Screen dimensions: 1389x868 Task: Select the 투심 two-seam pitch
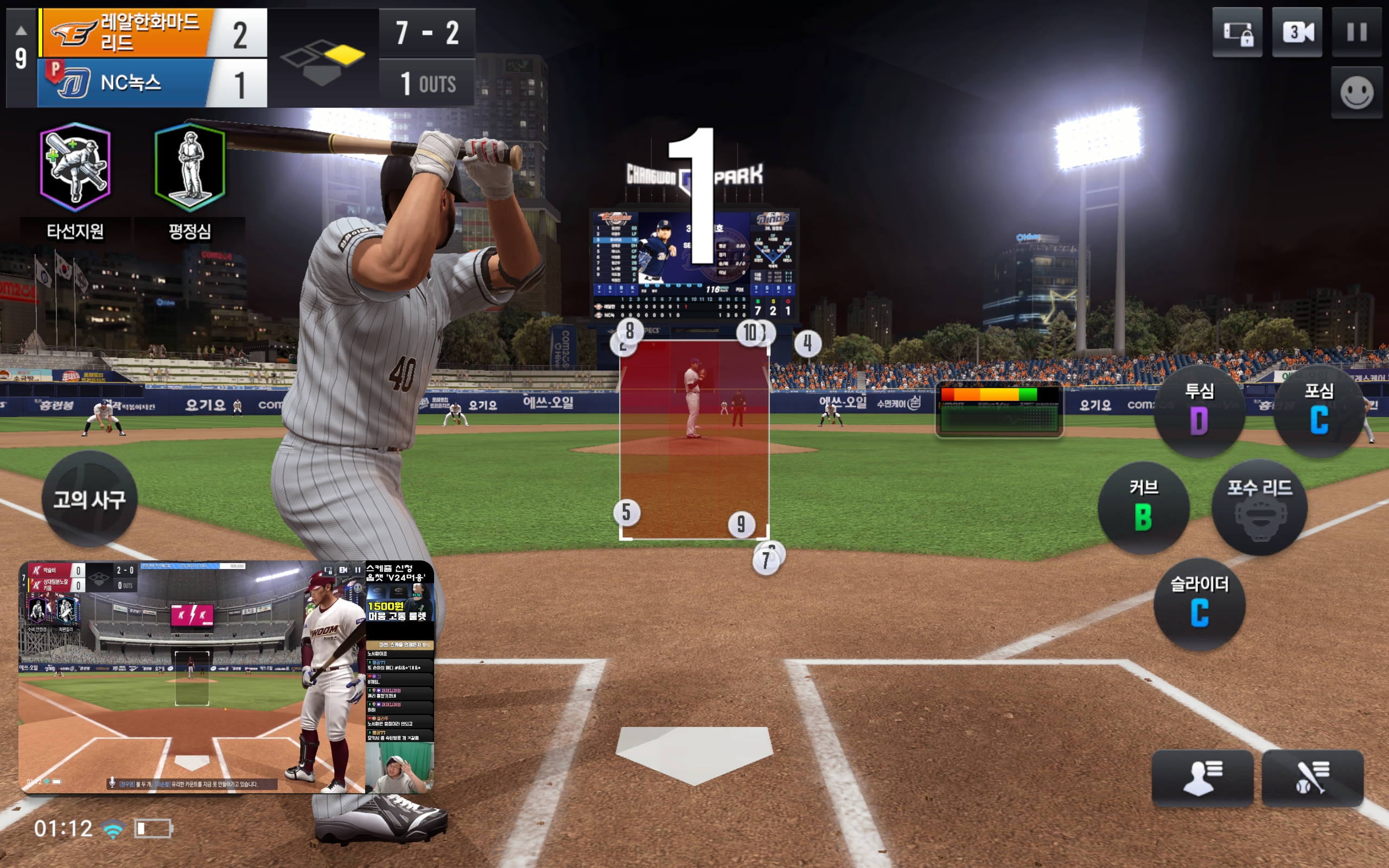click(x=1199, y=411)
